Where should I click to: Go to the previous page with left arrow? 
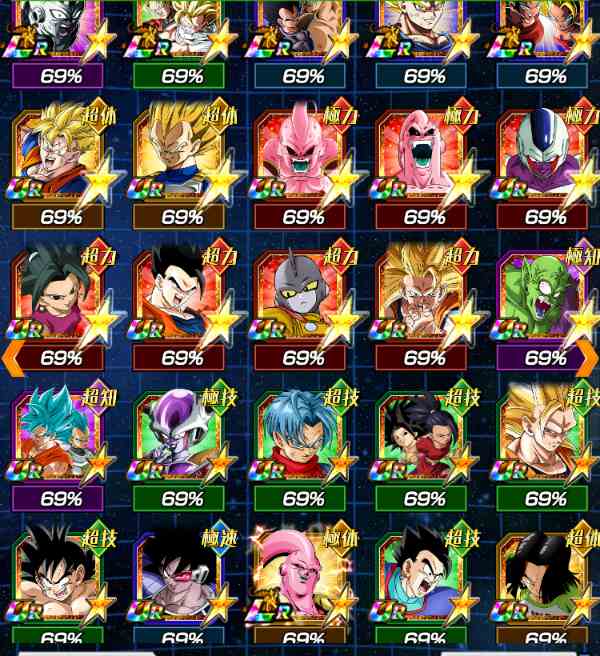tap(11, 354)
